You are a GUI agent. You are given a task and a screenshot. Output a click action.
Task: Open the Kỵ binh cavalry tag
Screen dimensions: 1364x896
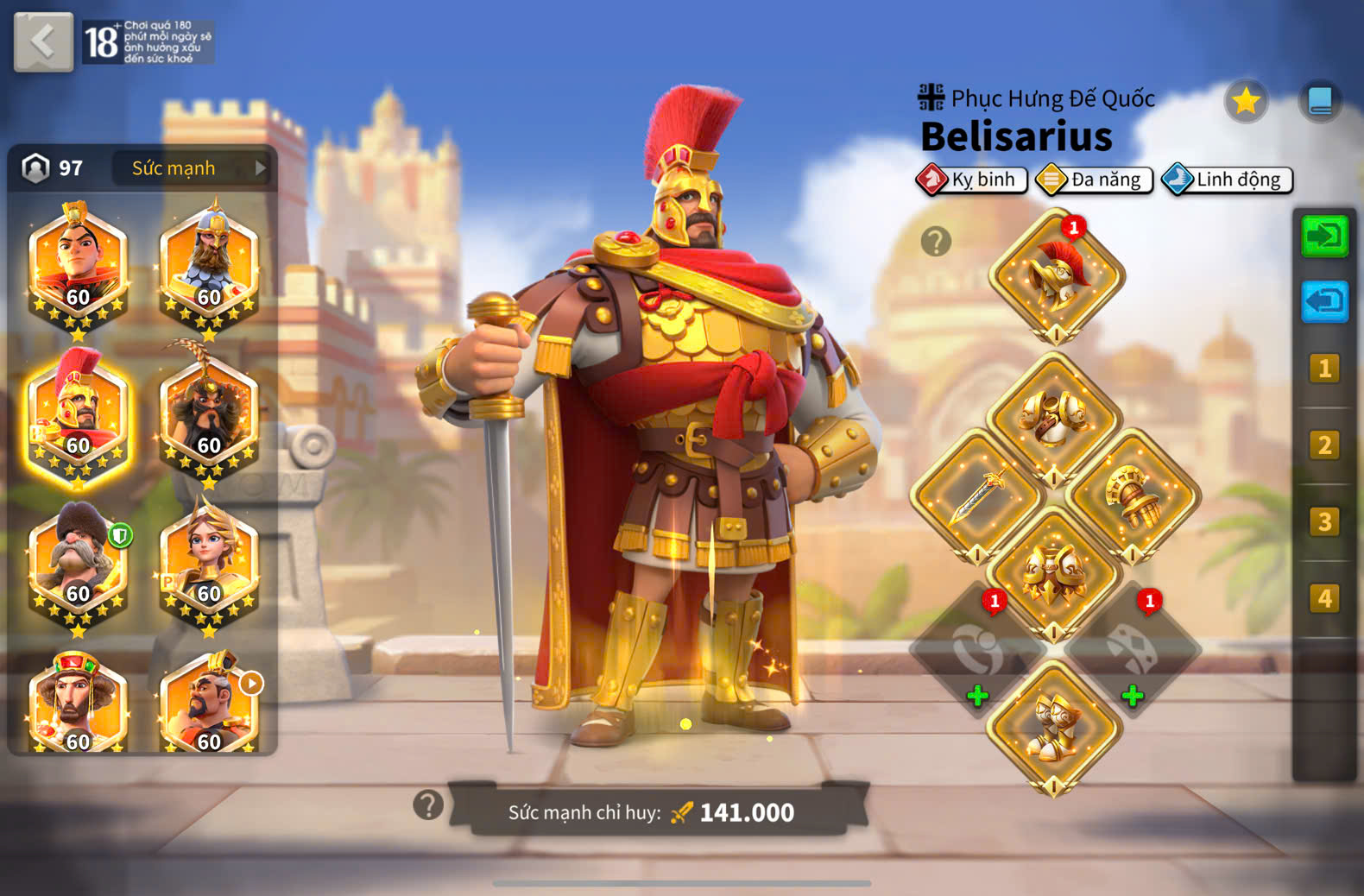pyautogui.click(x=972, y=180)
